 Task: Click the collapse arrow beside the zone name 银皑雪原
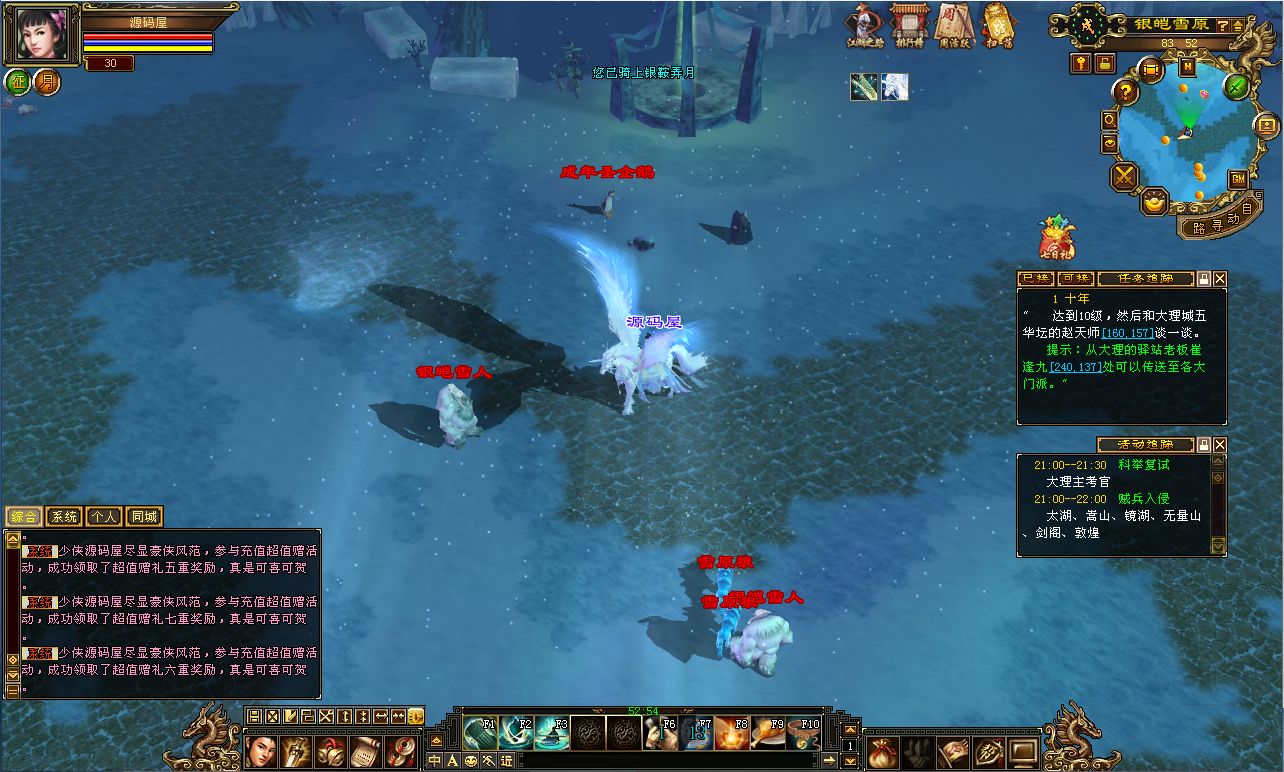pyautogui.click(x=1236, y=27)
